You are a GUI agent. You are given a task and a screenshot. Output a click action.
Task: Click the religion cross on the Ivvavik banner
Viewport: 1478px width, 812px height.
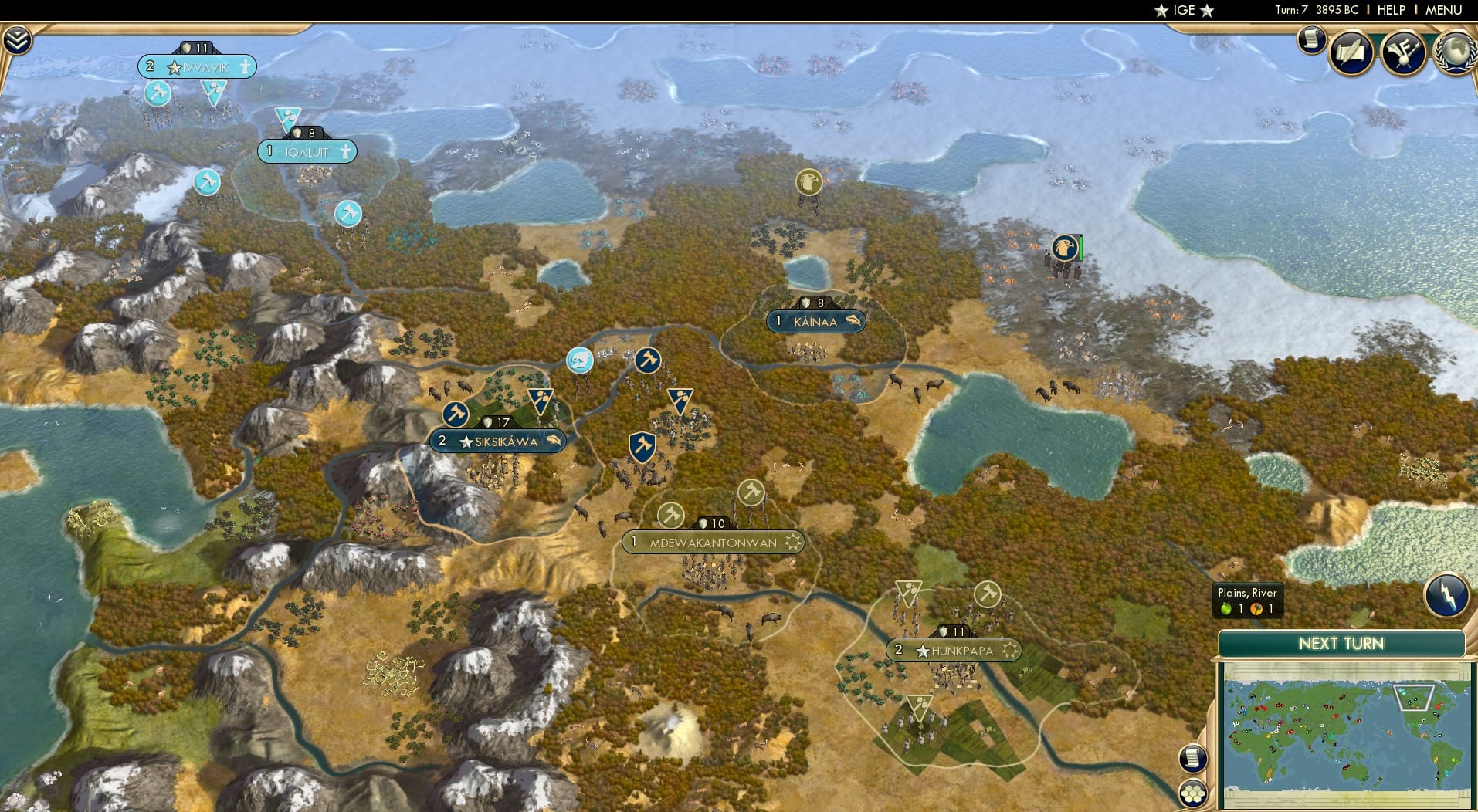coord(245,67)
